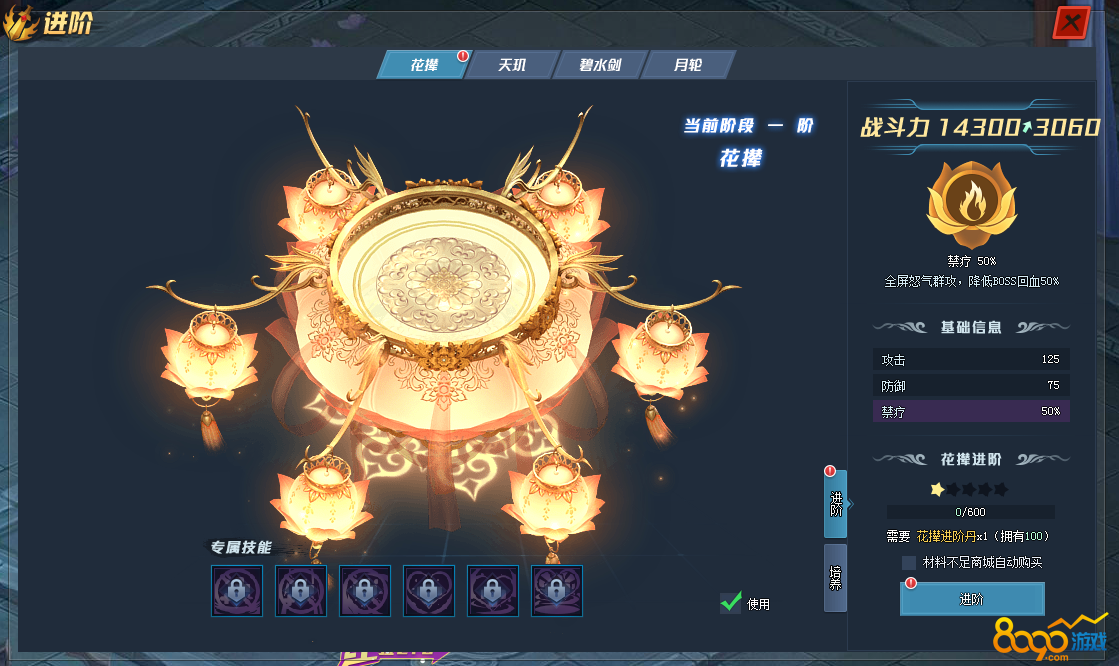Click the 花撵进阶丹 item link
Image resolution: width=1119 pixels, height=666 pixels.
tap(952, 536)
